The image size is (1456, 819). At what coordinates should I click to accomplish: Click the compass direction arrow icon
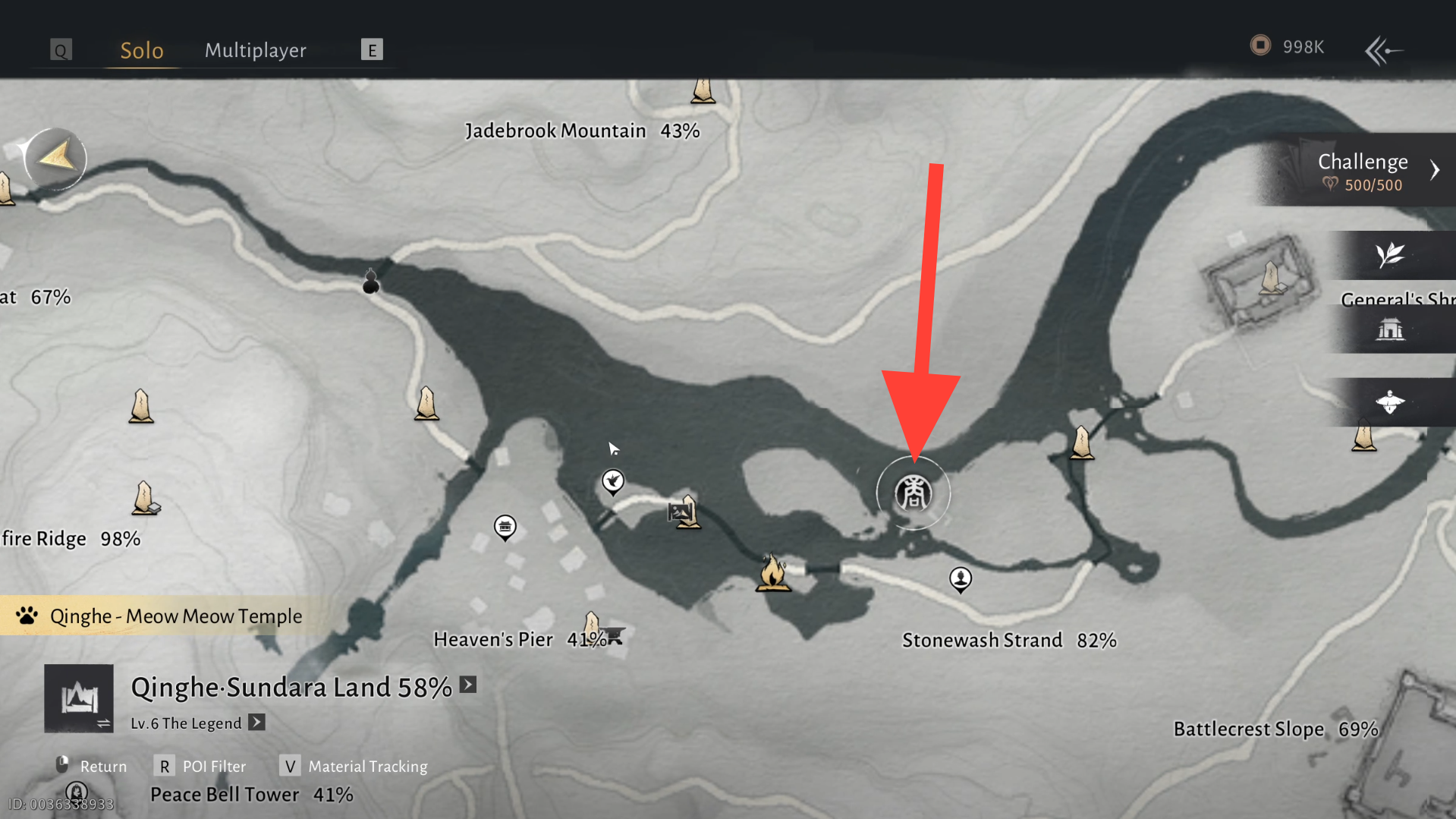tap(55, 158)
